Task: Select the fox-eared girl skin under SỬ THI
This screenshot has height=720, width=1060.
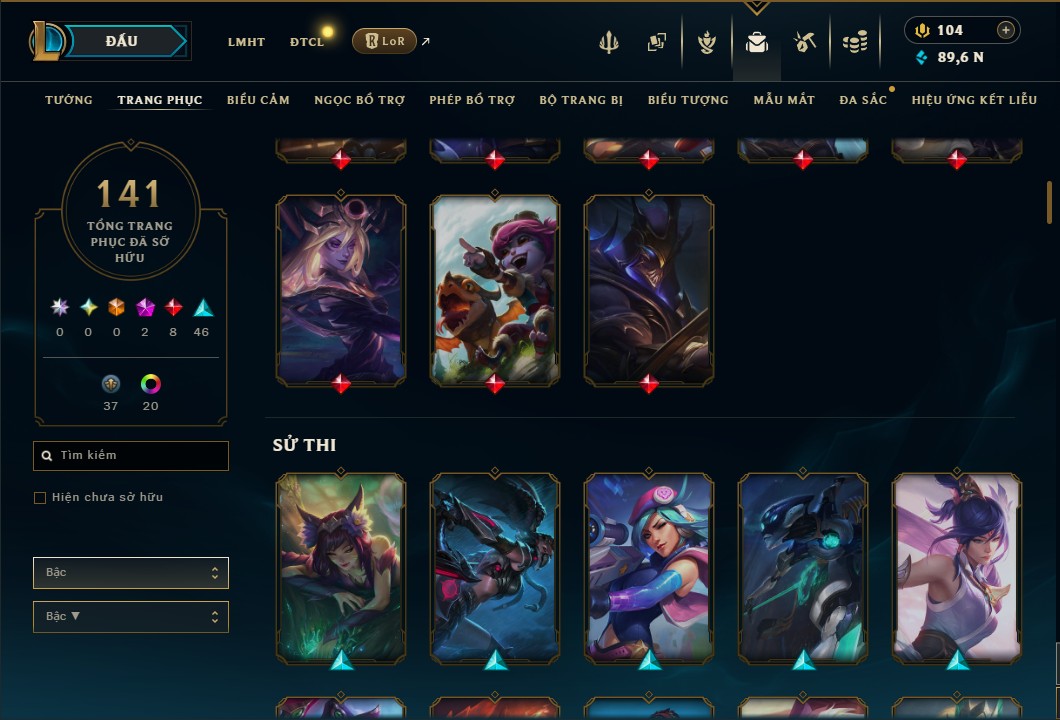Action: click(x=341, y=568)
